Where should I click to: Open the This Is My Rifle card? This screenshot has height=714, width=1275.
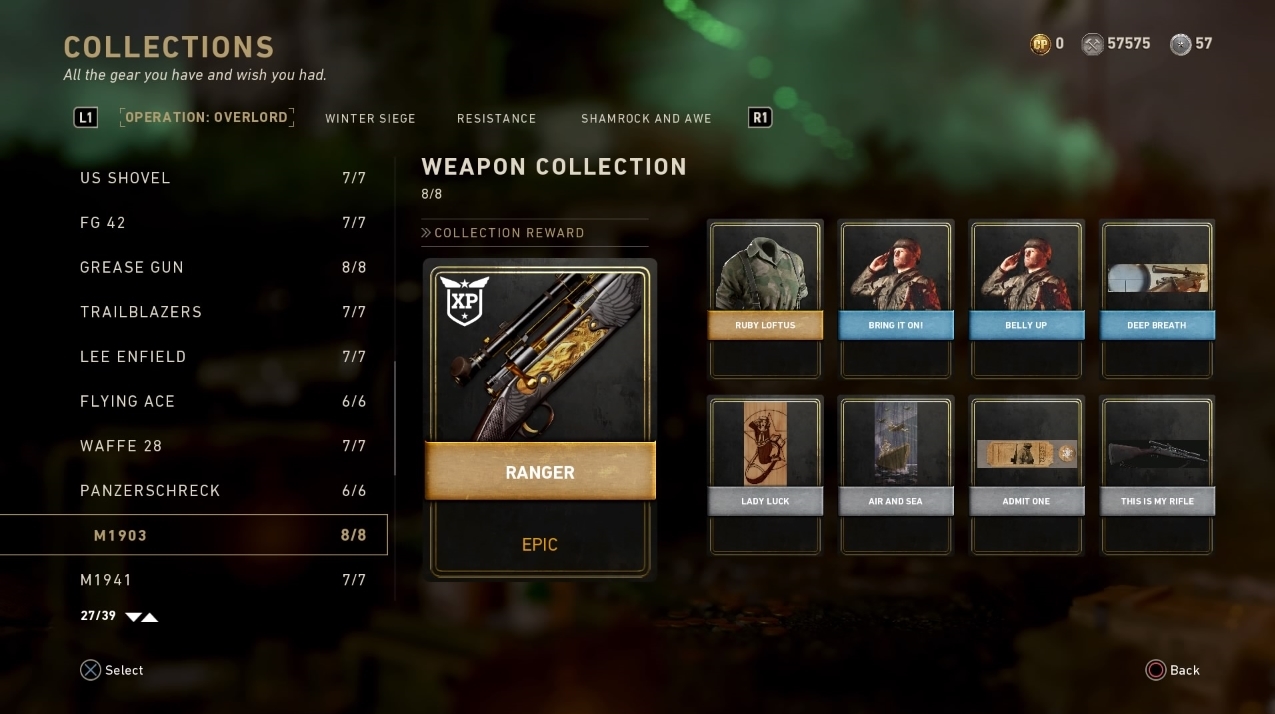pos(1157,475)
